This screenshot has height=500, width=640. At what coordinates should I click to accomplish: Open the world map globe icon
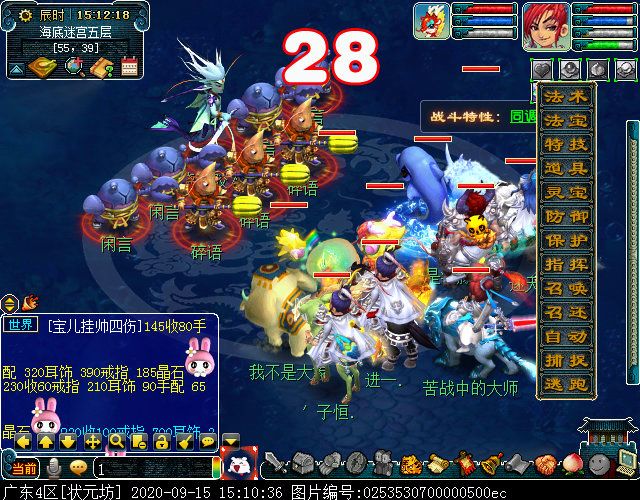pyautogui.click(x=74, y=67)
